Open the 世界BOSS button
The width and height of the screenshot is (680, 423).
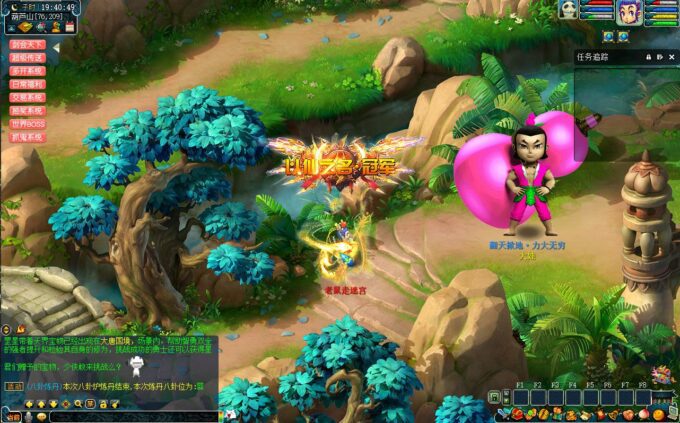(x=28, y=123)
